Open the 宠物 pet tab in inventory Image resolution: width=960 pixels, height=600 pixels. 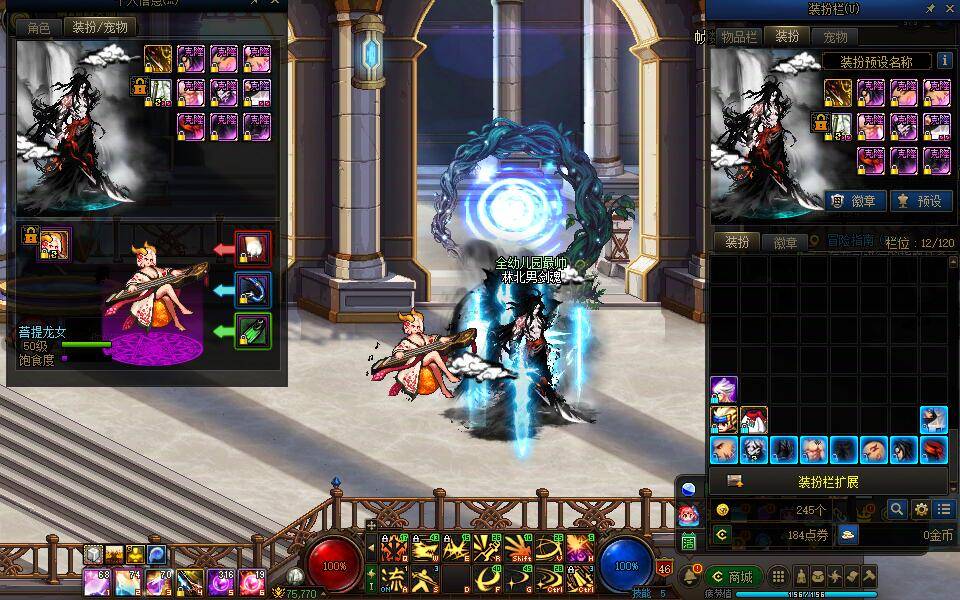click(x=835, y=37)
